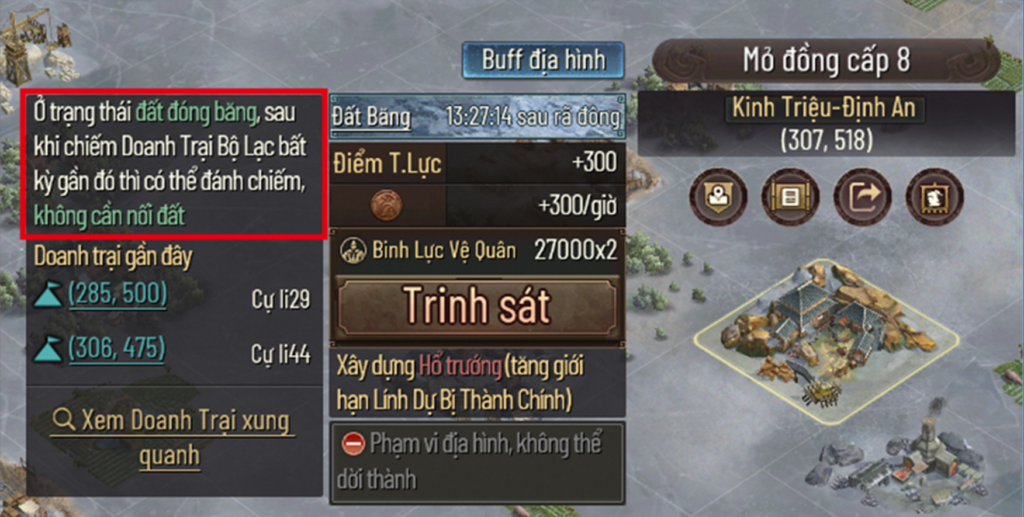Open the scroll details icon
Viewport: 1024px width, 517px height.
[x=790, y=197]
